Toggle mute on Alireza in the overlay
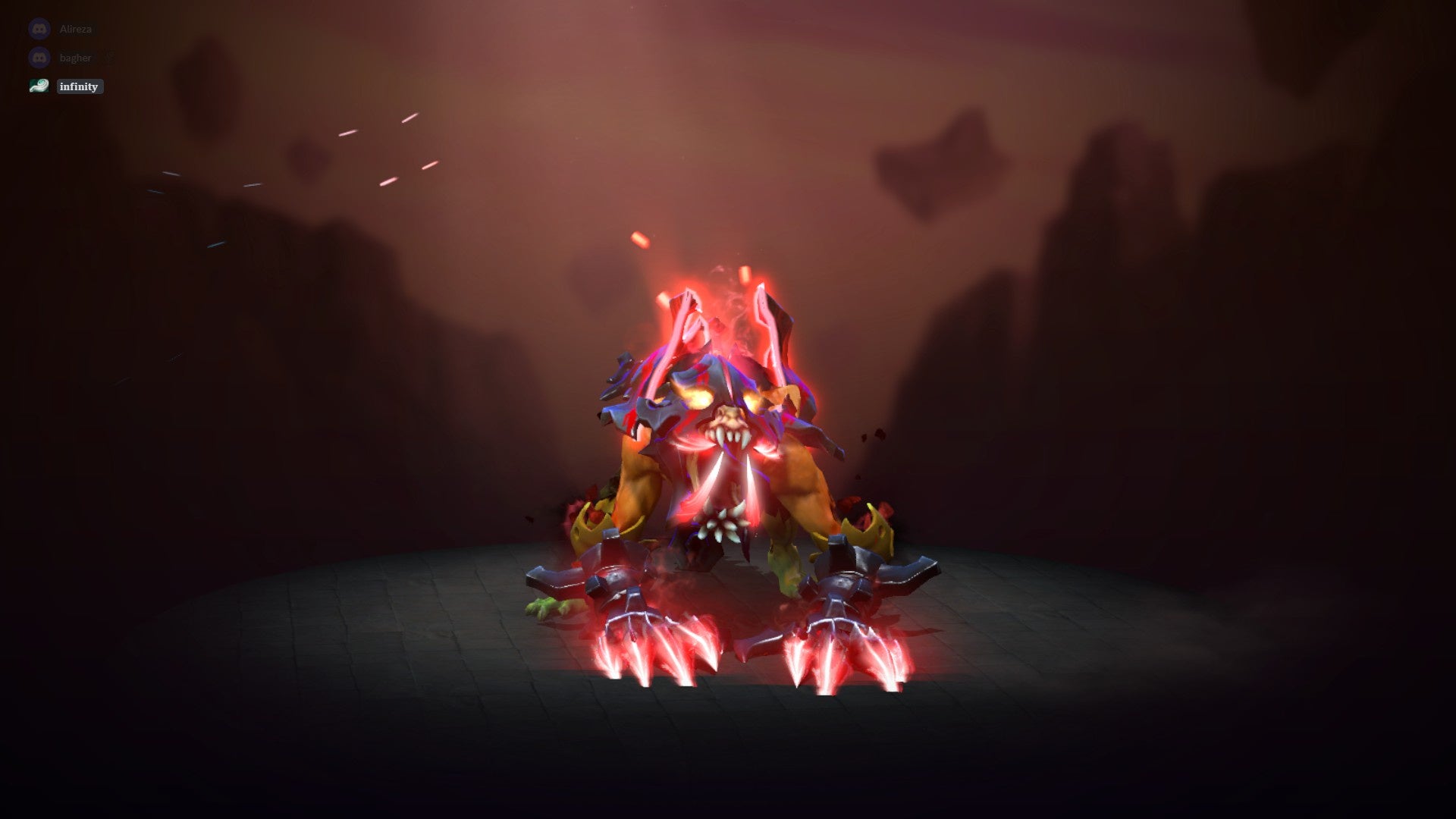Image resolution: width=1456 pixels, height=819 pixels. pos(76,29)
